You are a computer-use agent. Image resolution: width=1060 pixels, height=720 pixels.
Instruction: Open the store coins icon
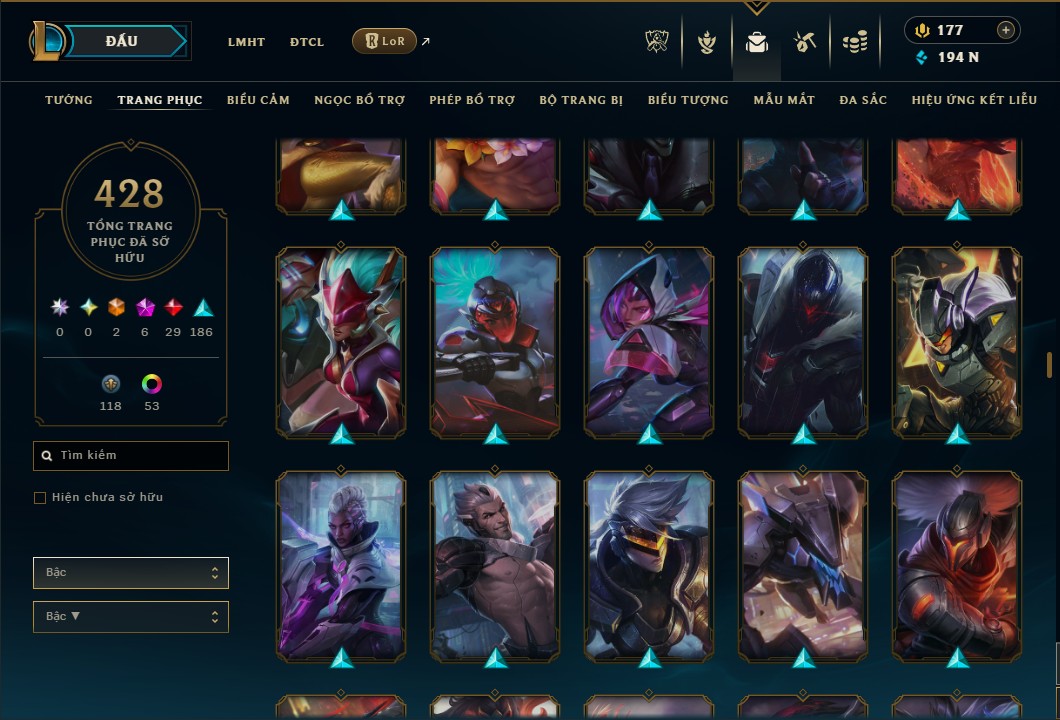(x=854, y=42)
